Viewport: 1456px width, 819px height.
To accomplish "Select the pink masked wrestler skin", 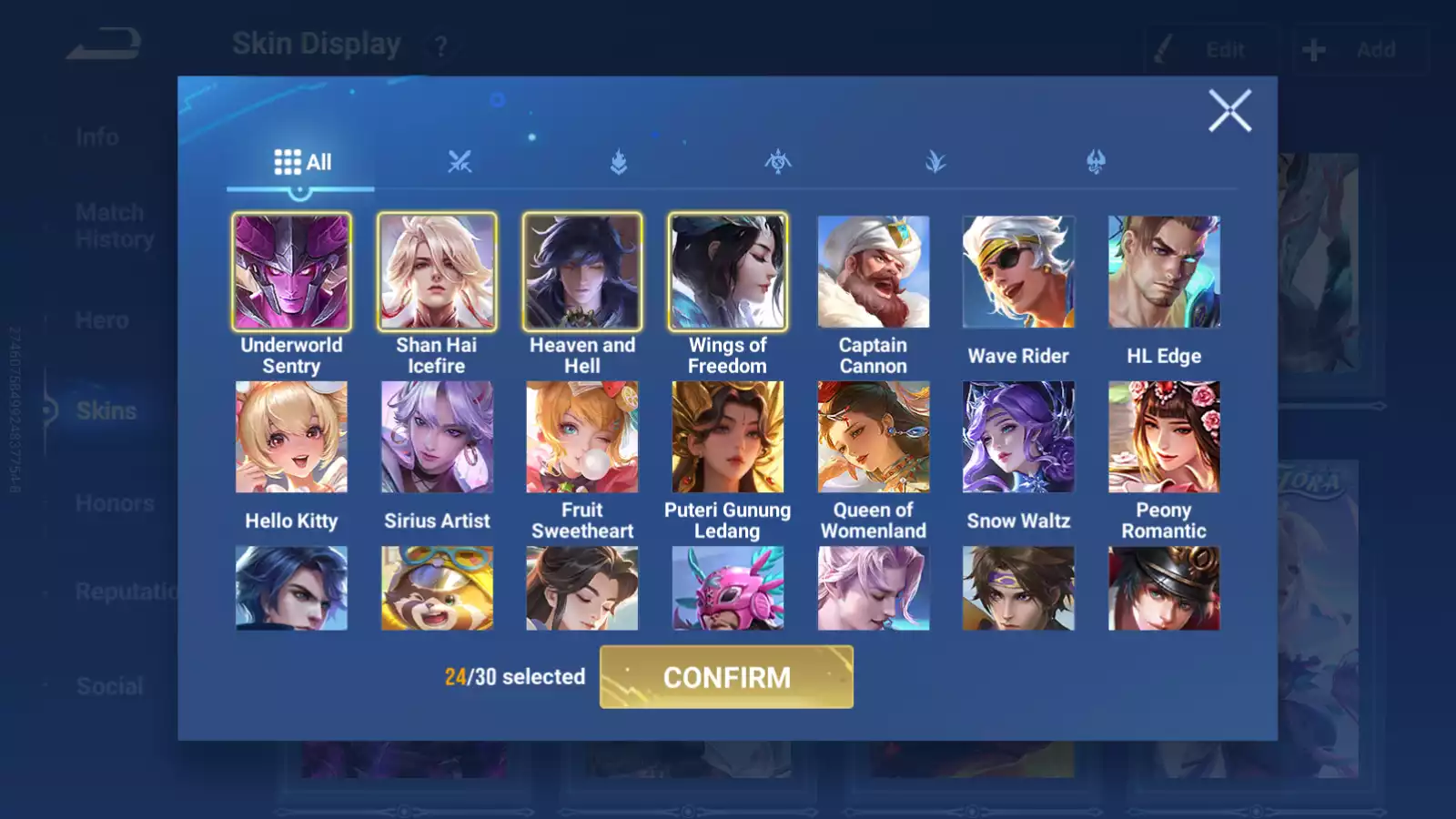I will coord(727,588).
